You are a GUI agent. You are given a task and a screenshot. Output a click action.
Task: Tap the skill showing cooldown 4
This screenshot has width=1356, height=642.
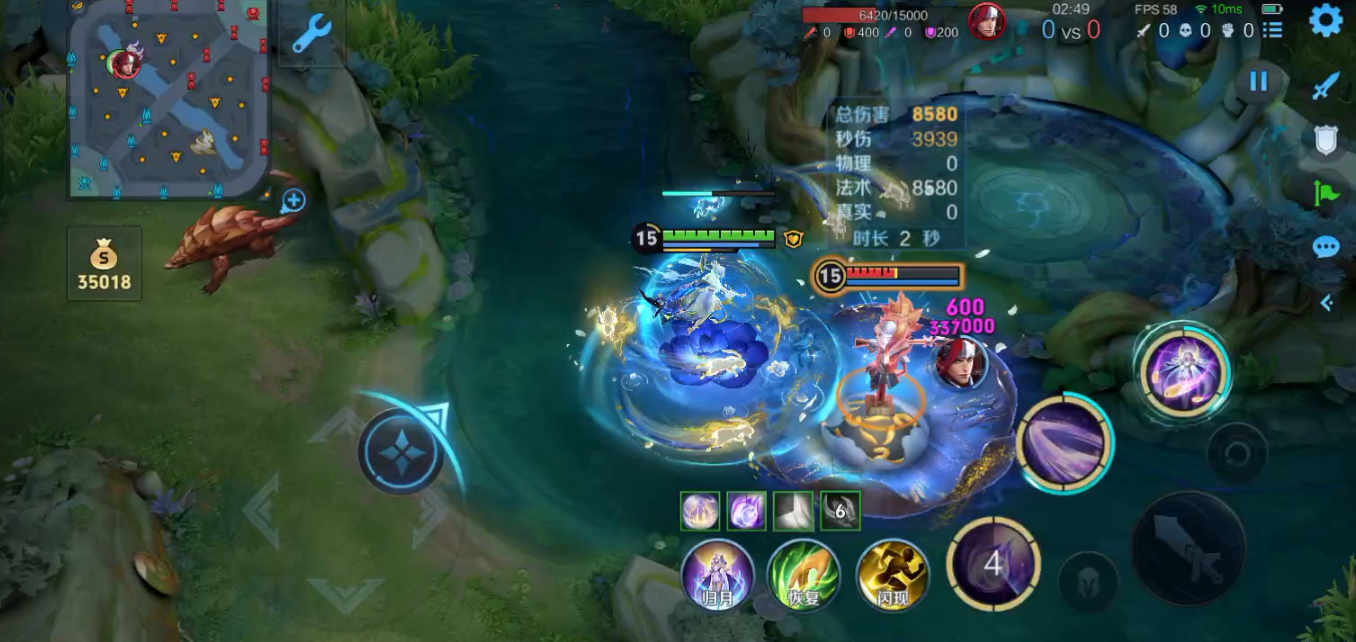pyautogui.click(x=993, y=564)
